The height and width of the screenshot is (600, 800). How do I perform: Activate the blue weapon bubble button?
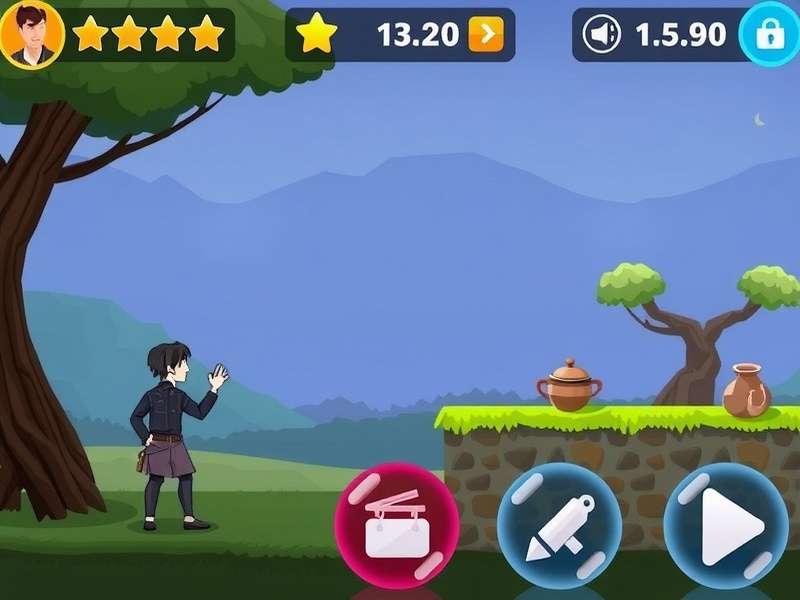559,525
